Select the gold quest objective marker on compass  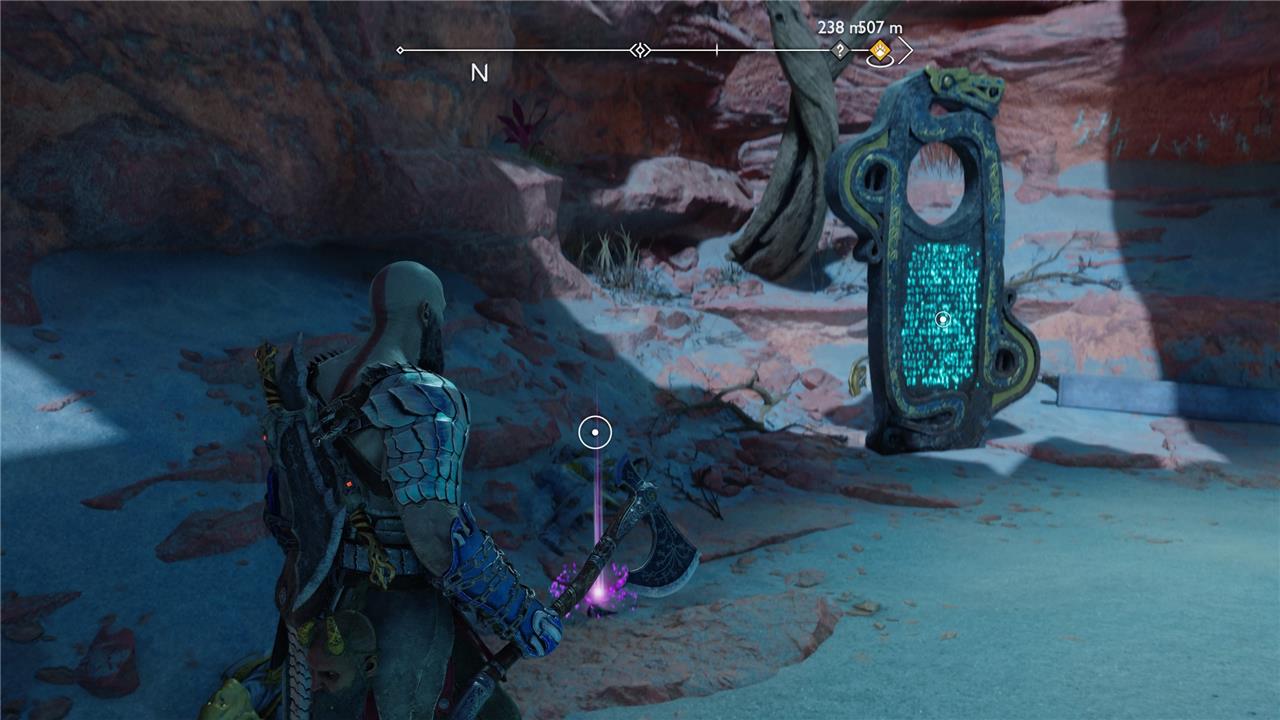[x=880, y=50]
